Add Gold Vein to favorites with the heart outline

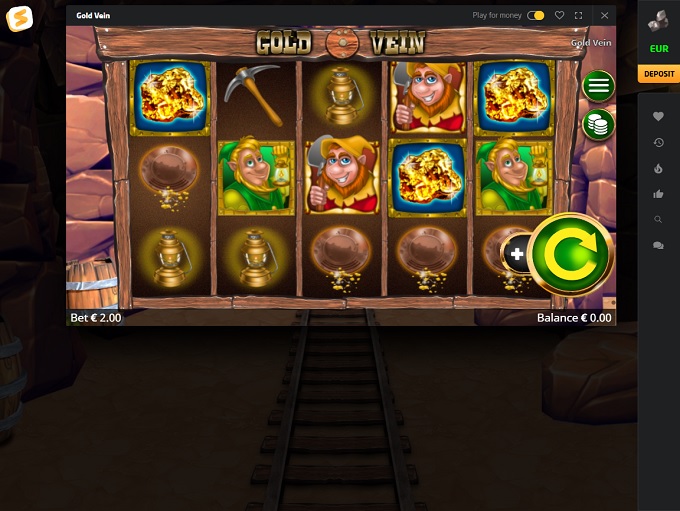pyautogui.click(x=559, y=16)
